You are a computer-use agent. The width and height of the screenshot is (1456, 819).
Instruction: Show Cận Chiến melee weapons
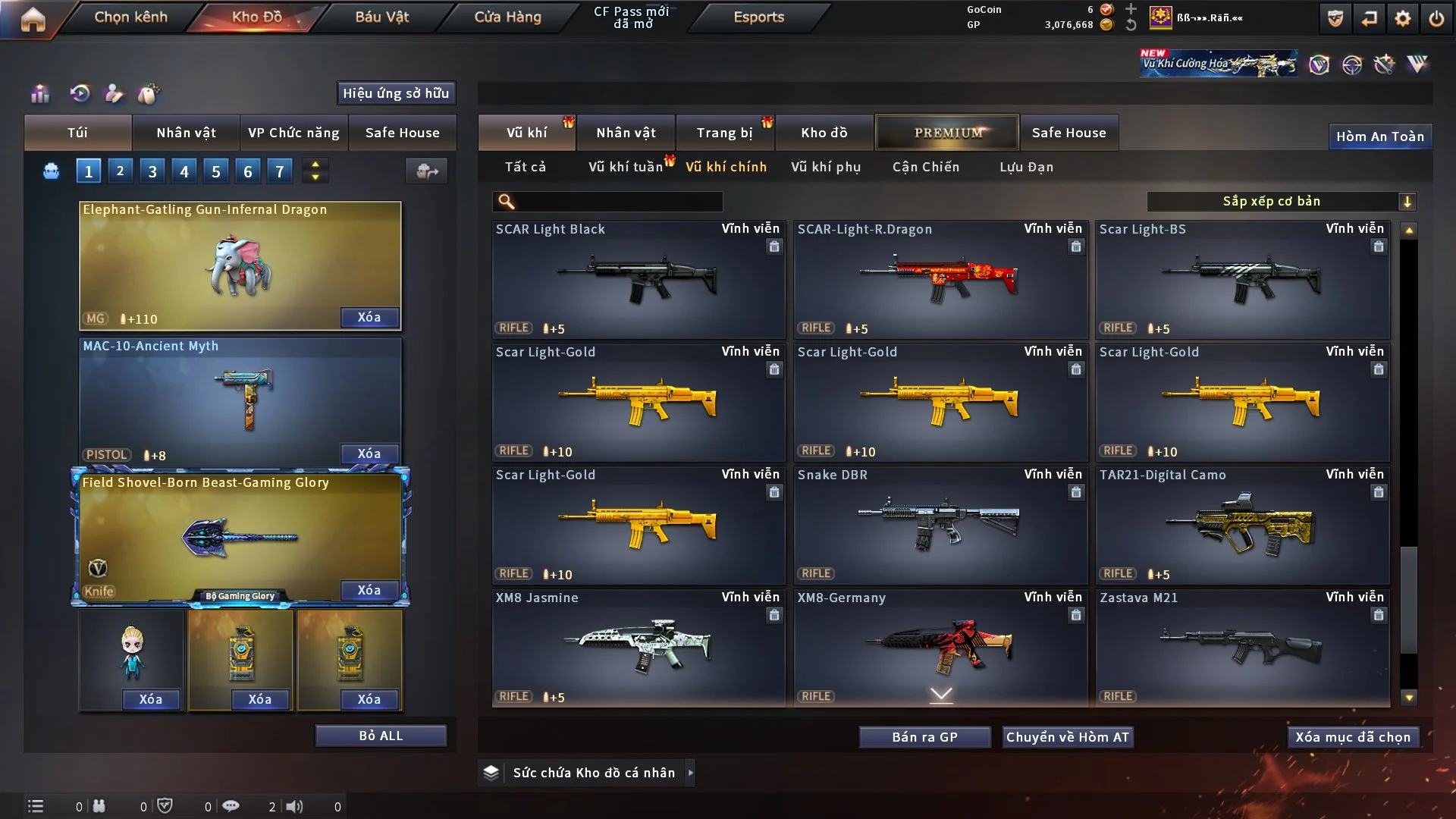point(925,167)
